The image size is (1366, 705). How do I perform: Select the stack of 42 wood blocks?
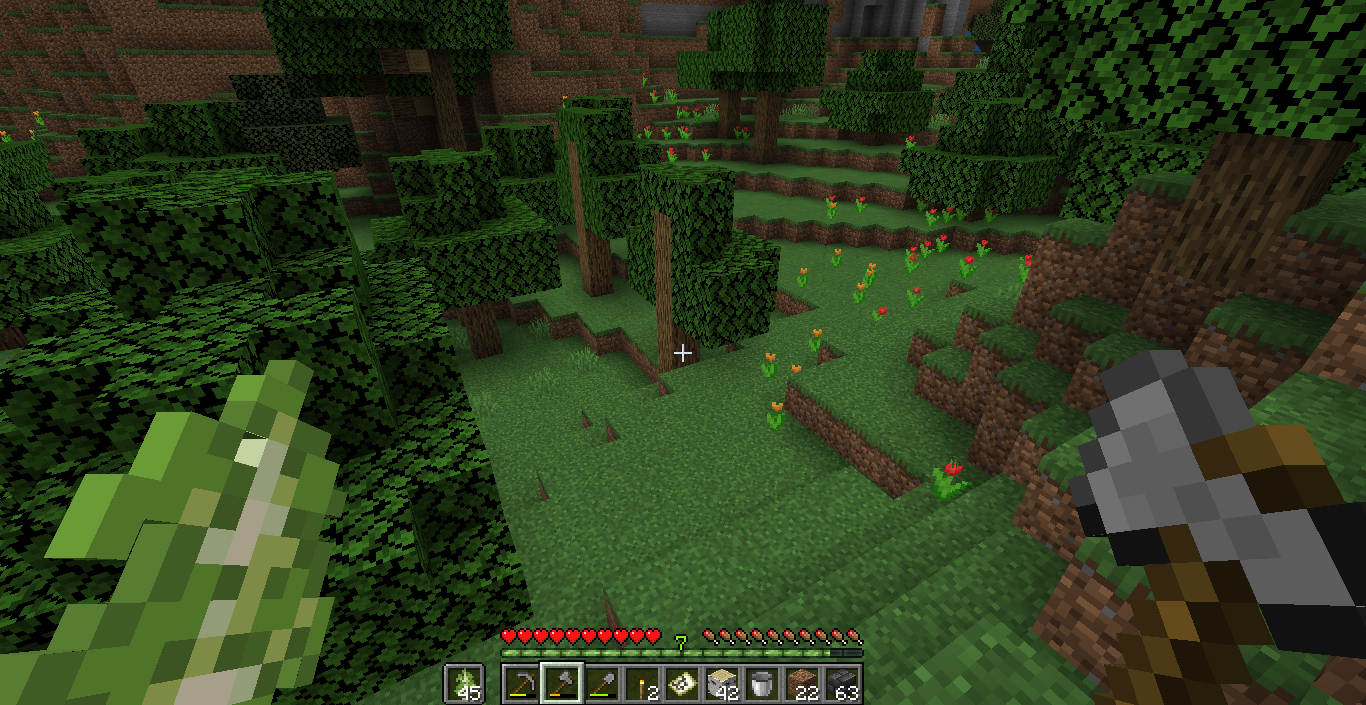(x=721, y=684)
